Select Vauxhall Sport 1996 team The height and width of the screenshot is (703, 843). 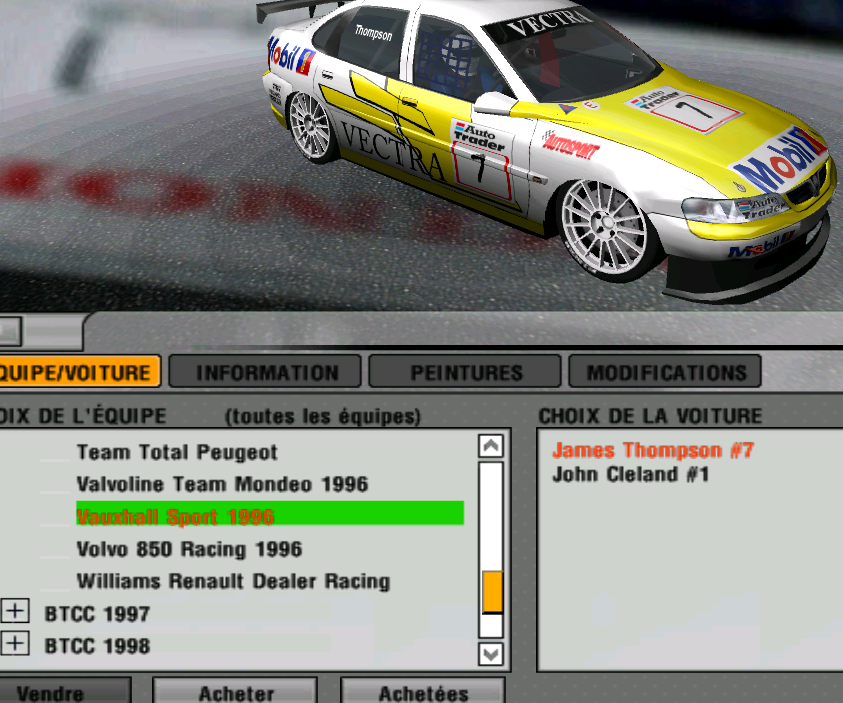point(175,517)
